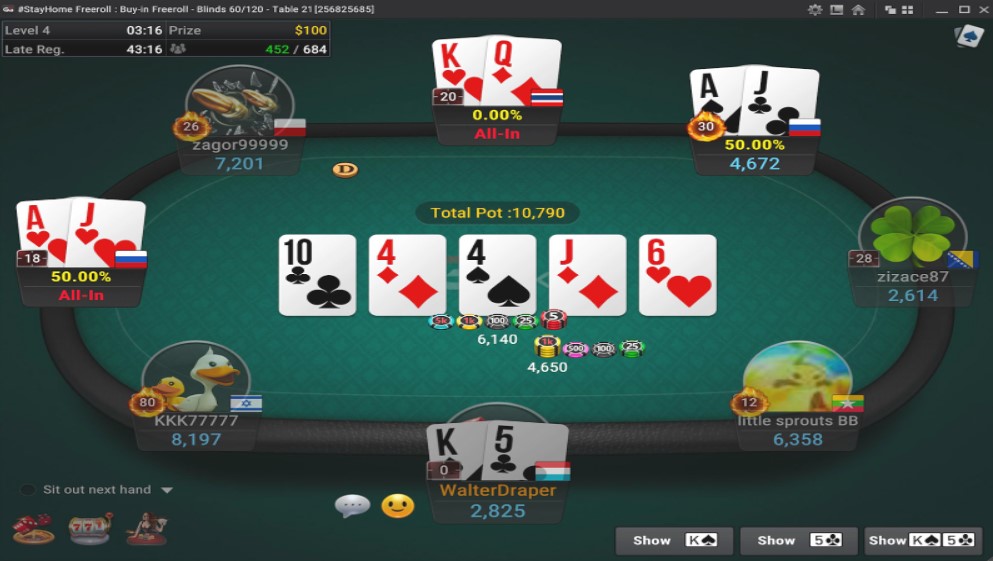
Task: Toggle Sit out next hand checkbox
Action: [27, 490]
